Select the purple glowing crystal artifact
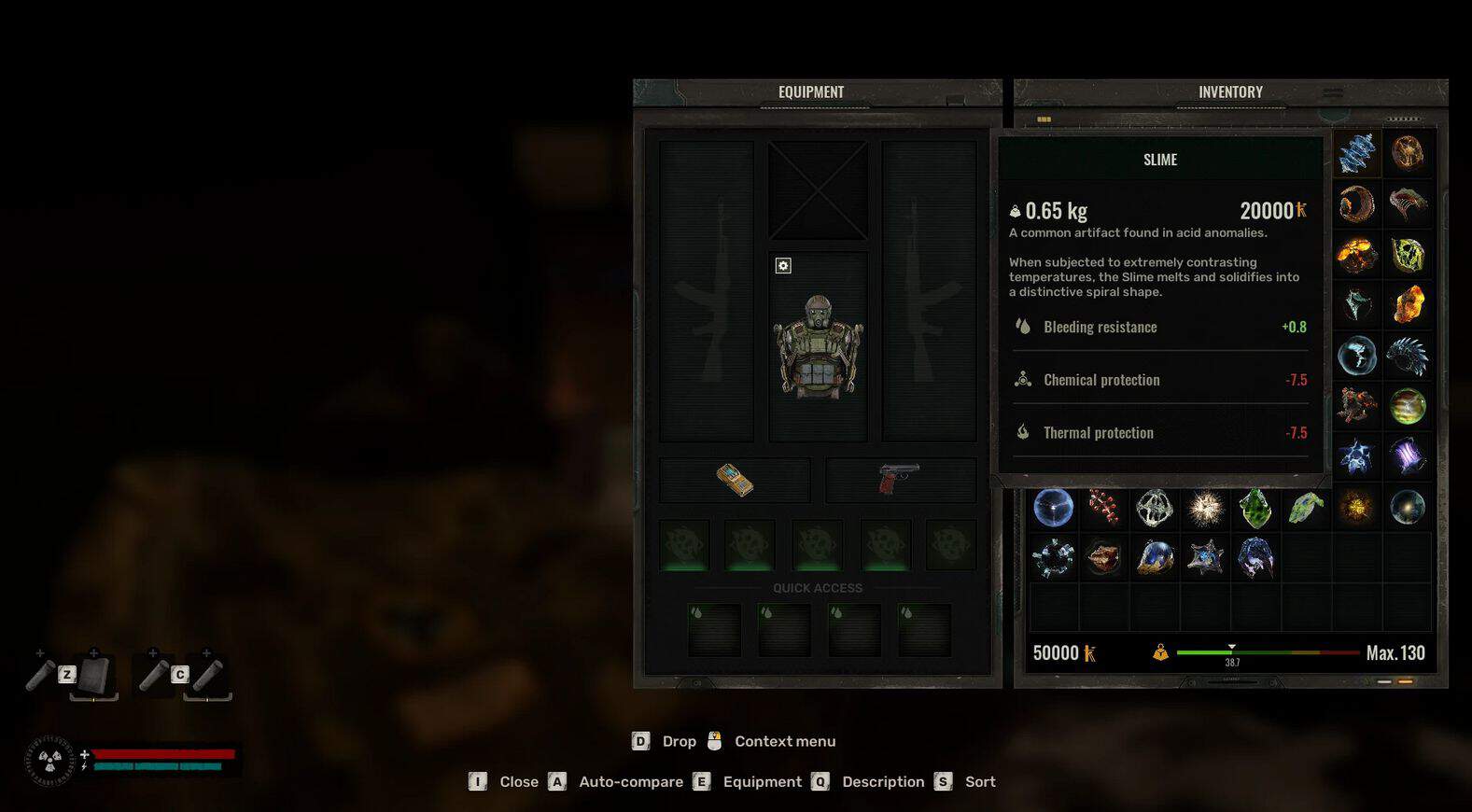Viewport: 1472px width, 812px height. tap(1408, 457)
